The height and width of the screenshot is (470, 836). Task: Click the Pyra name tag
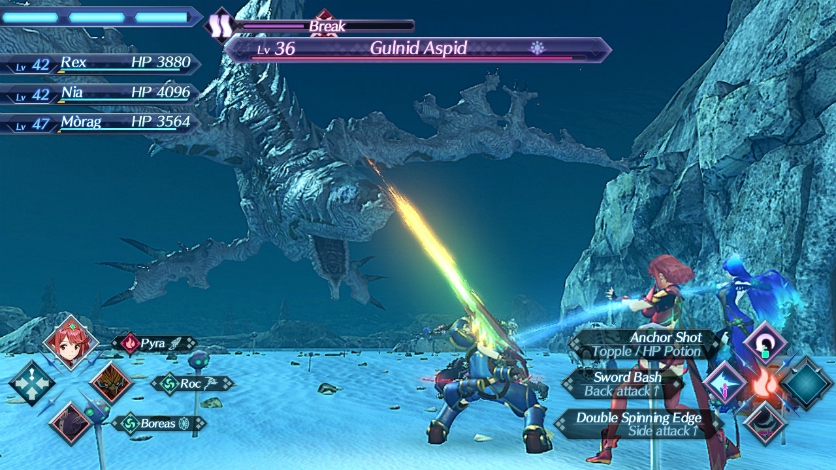click(x=155, y=343)
